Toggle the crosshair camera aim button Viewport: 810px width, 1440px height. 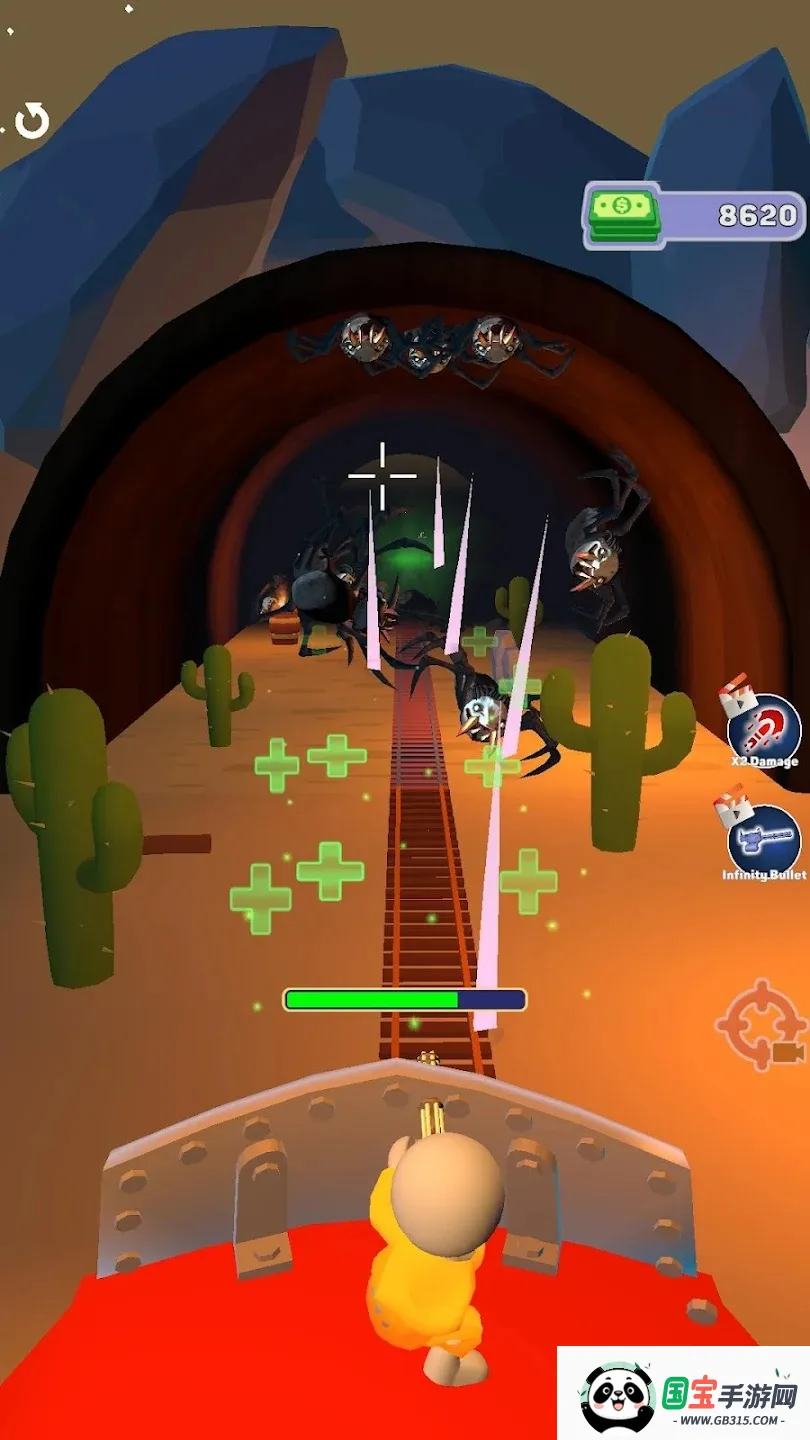coord(762,1025)
